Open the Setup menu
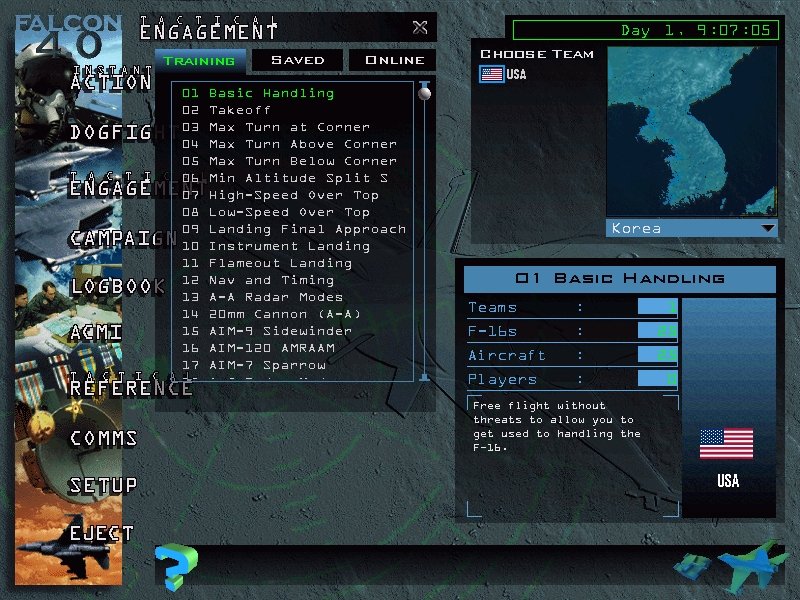 (103, 486)
